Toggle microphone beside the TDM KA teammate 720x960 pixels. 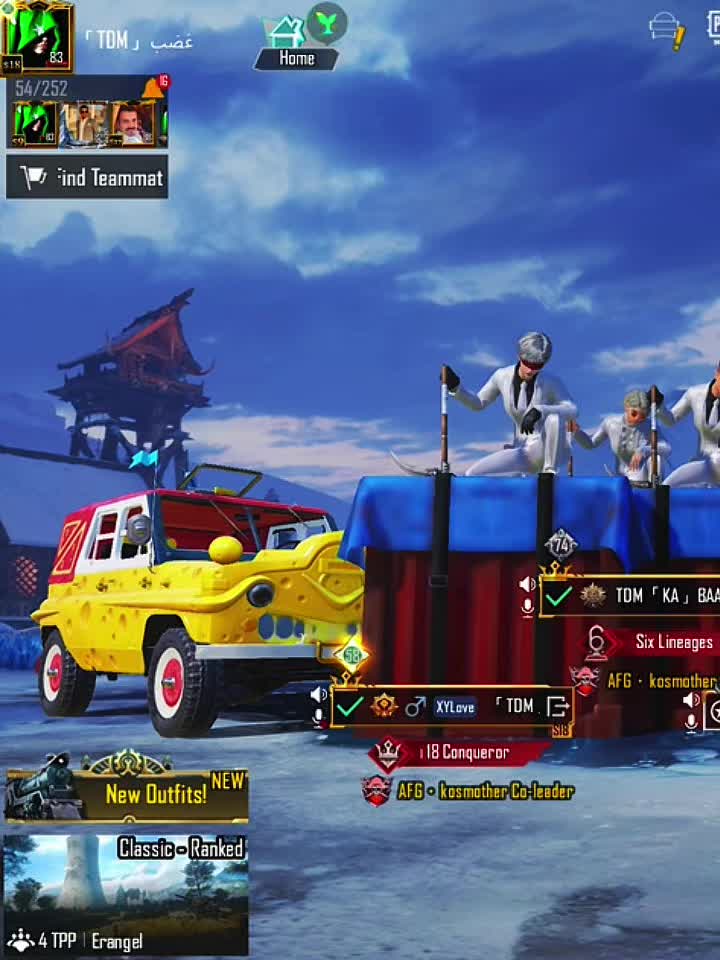pyautogui.click(x=527, y=606)
